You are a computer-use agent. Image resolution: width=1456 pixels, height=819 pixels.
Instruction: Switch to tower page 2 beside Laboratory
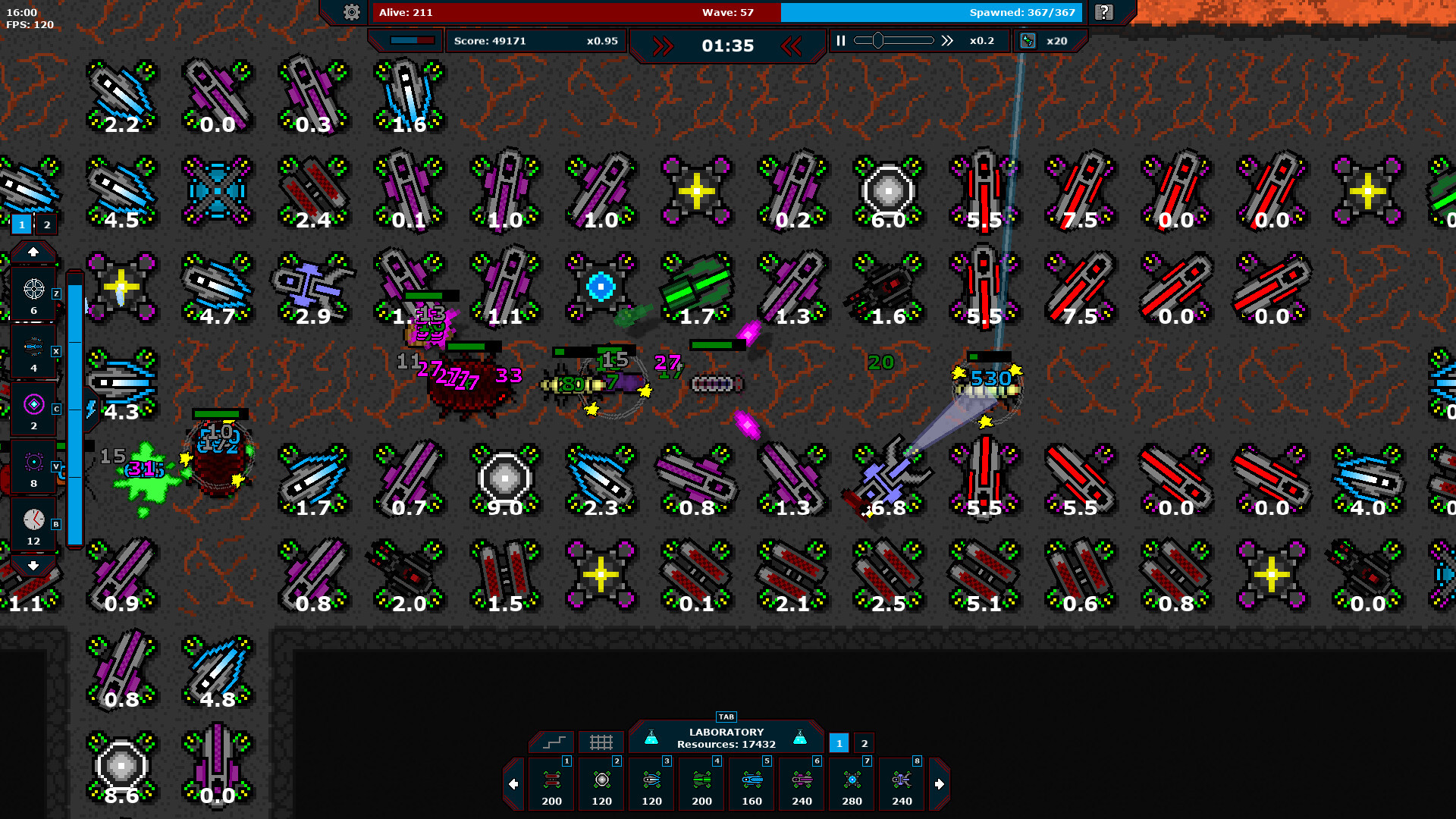pyautogui.click(x=864, y=743)
